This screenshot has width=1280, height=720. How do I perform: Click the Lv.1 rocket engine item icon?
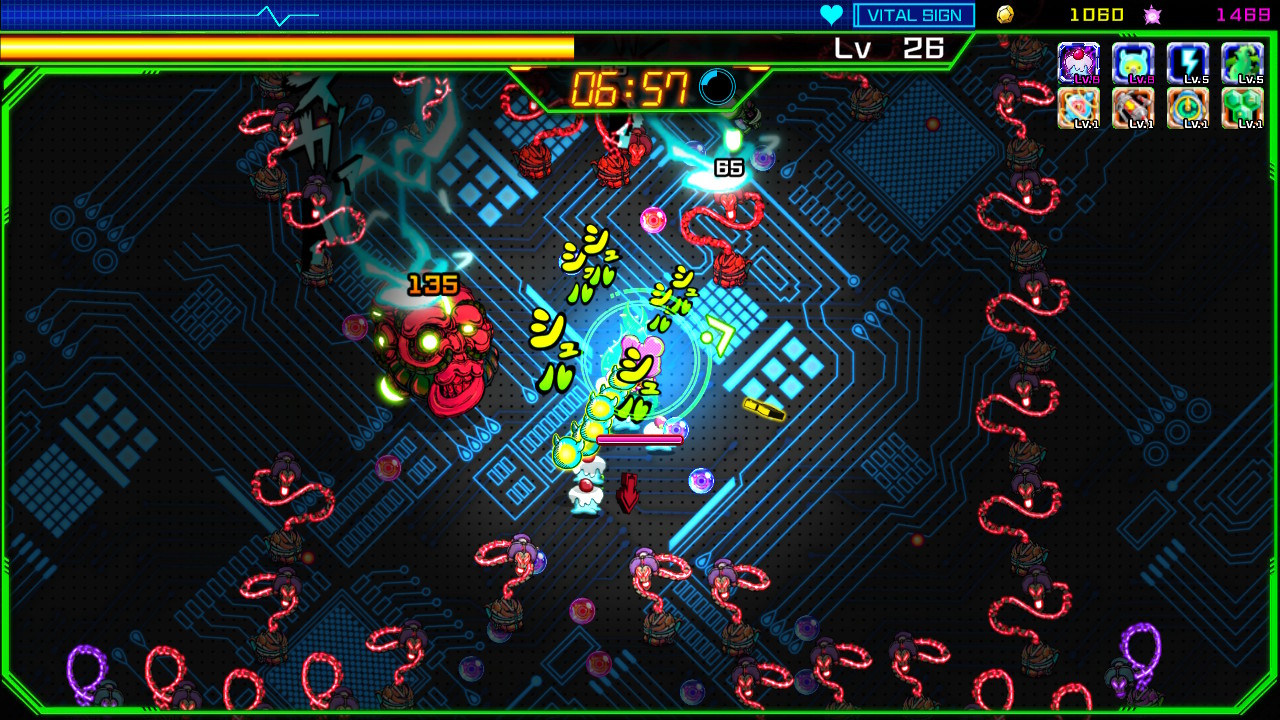pyautogui.click(x=1135, y=108)
